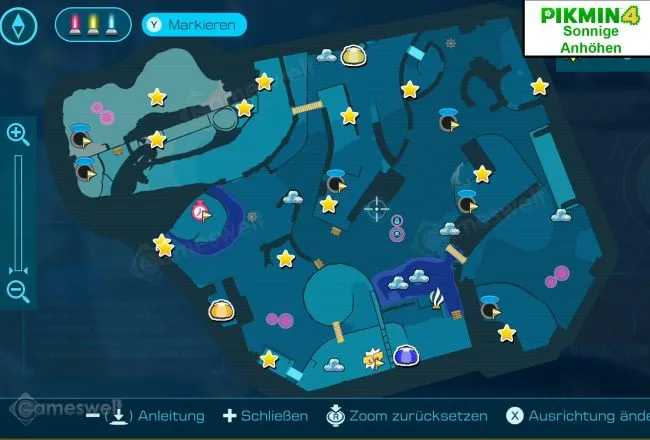Select the white flame marker
Viewport: 650px width, 440px height.
point(436,298)
